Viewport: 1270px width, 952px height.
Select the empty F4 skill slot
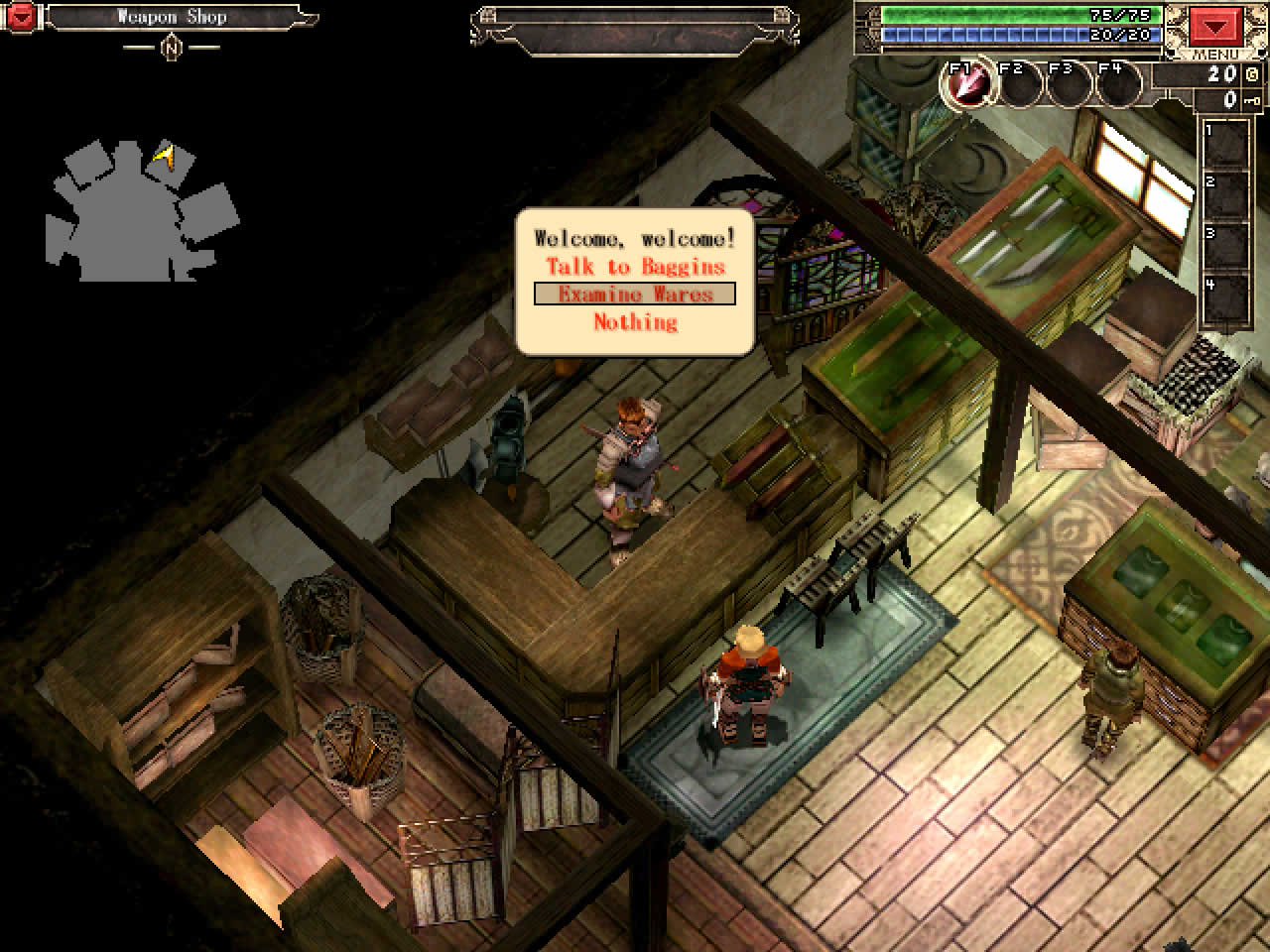(x=1119, y=84)
